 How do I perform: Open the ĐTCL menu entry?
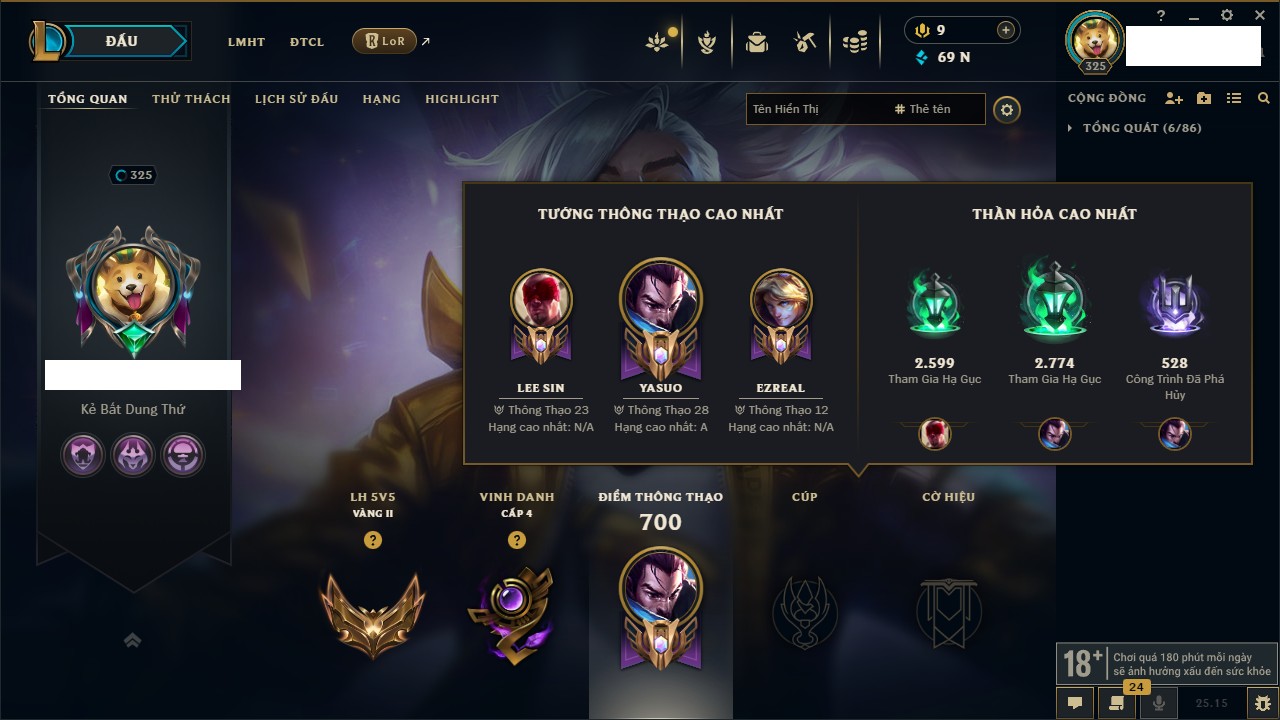(307, 42)
